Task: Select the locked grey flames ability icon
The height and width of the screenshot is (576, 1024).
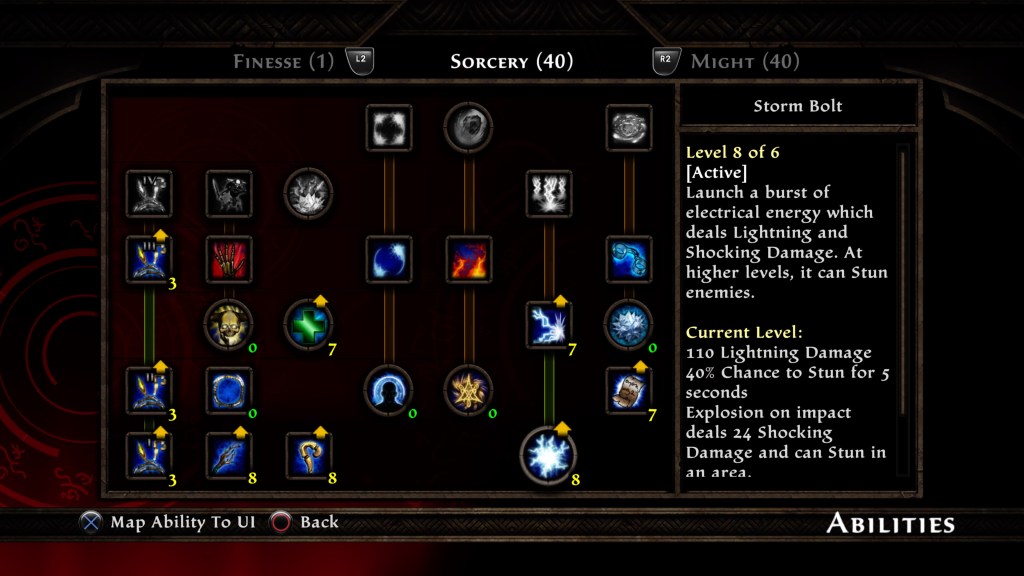Action: click(x=549, y=193)
